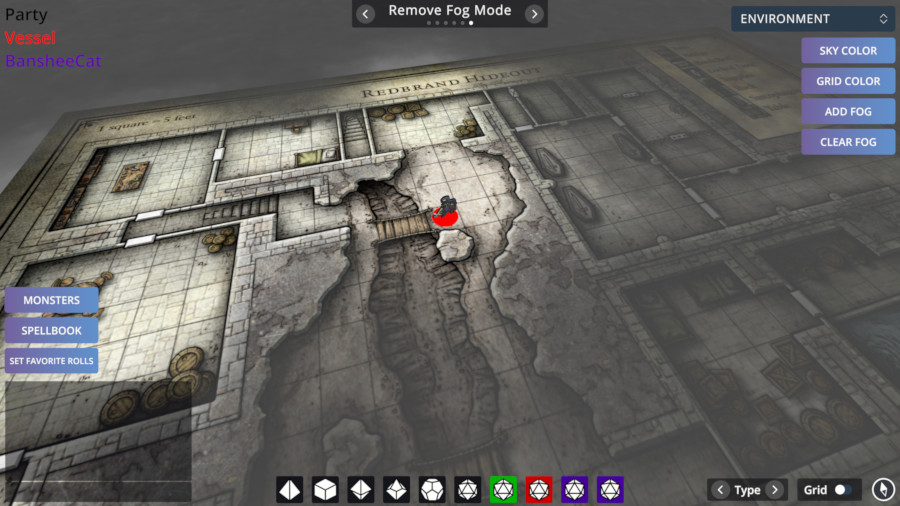Viewport: 900px width, 506px height.
Task: Roll the green d20 die
Action: [x=503, y=490]
